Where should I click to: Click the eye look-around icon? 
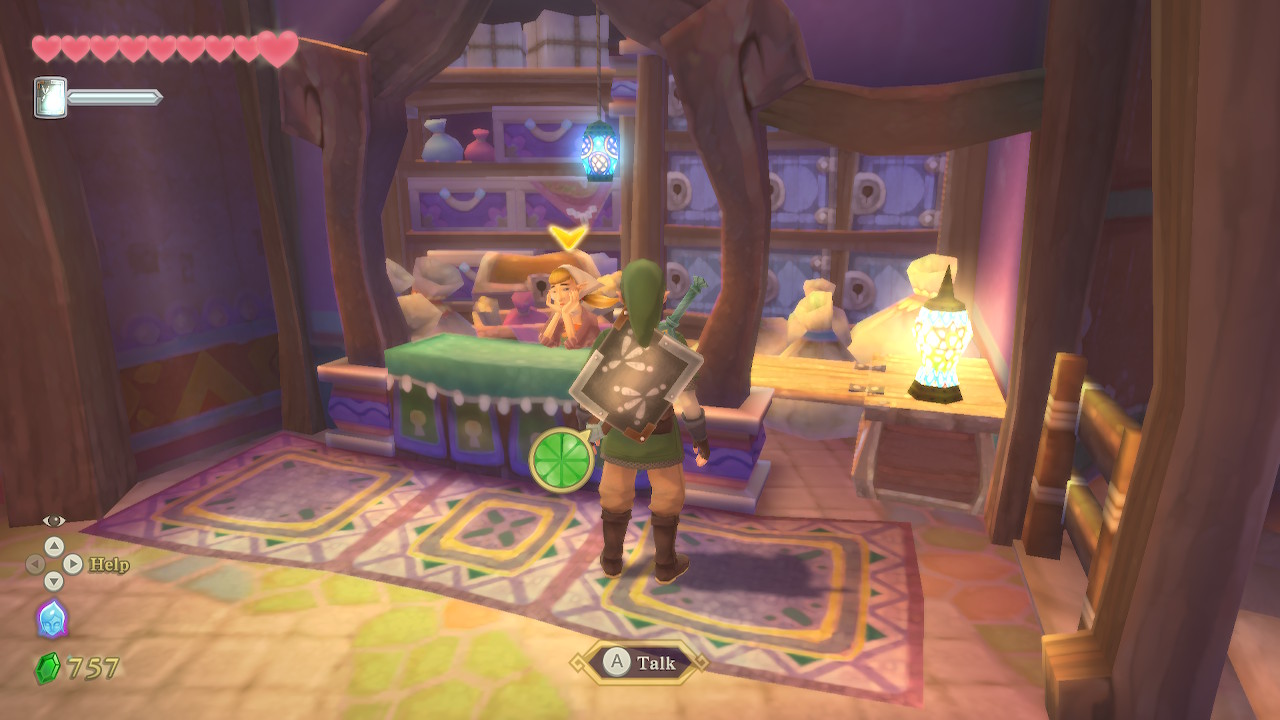54,521
